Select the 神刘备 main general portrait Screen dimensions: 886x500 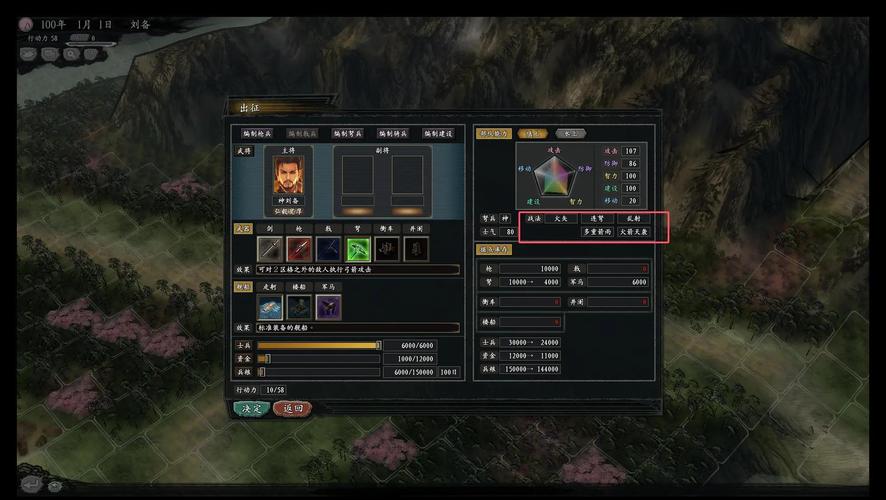(x=292, y=176)
